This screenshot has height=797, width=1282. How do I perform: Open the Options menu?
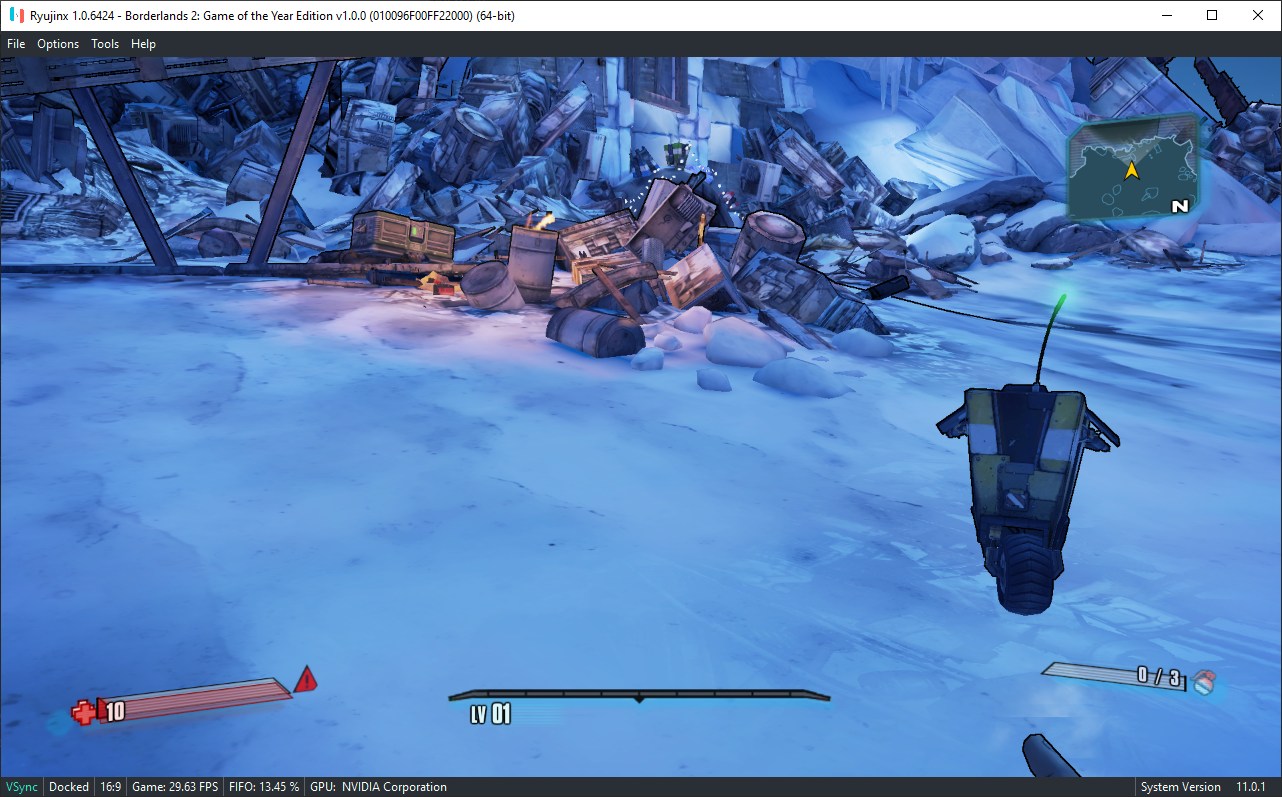click(x=57, y=43)
